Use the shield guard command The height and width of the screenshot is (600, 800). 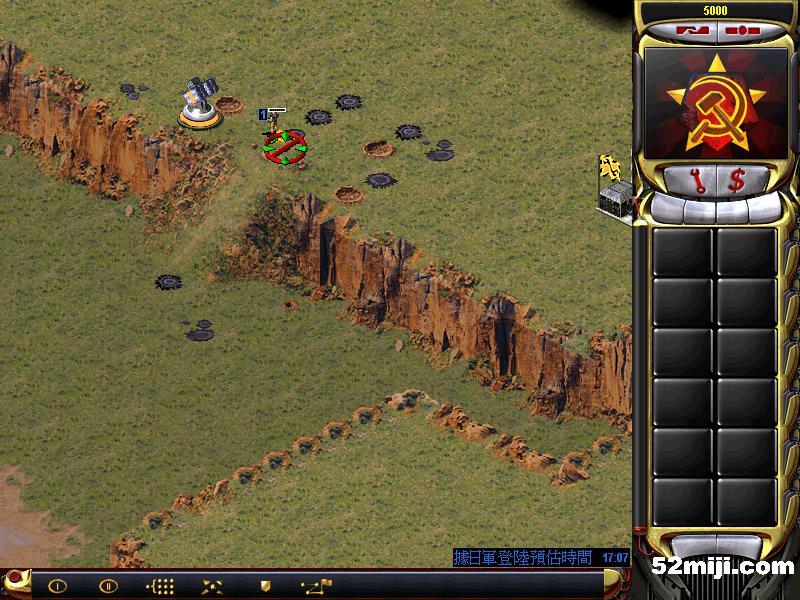tap(264, 585)
